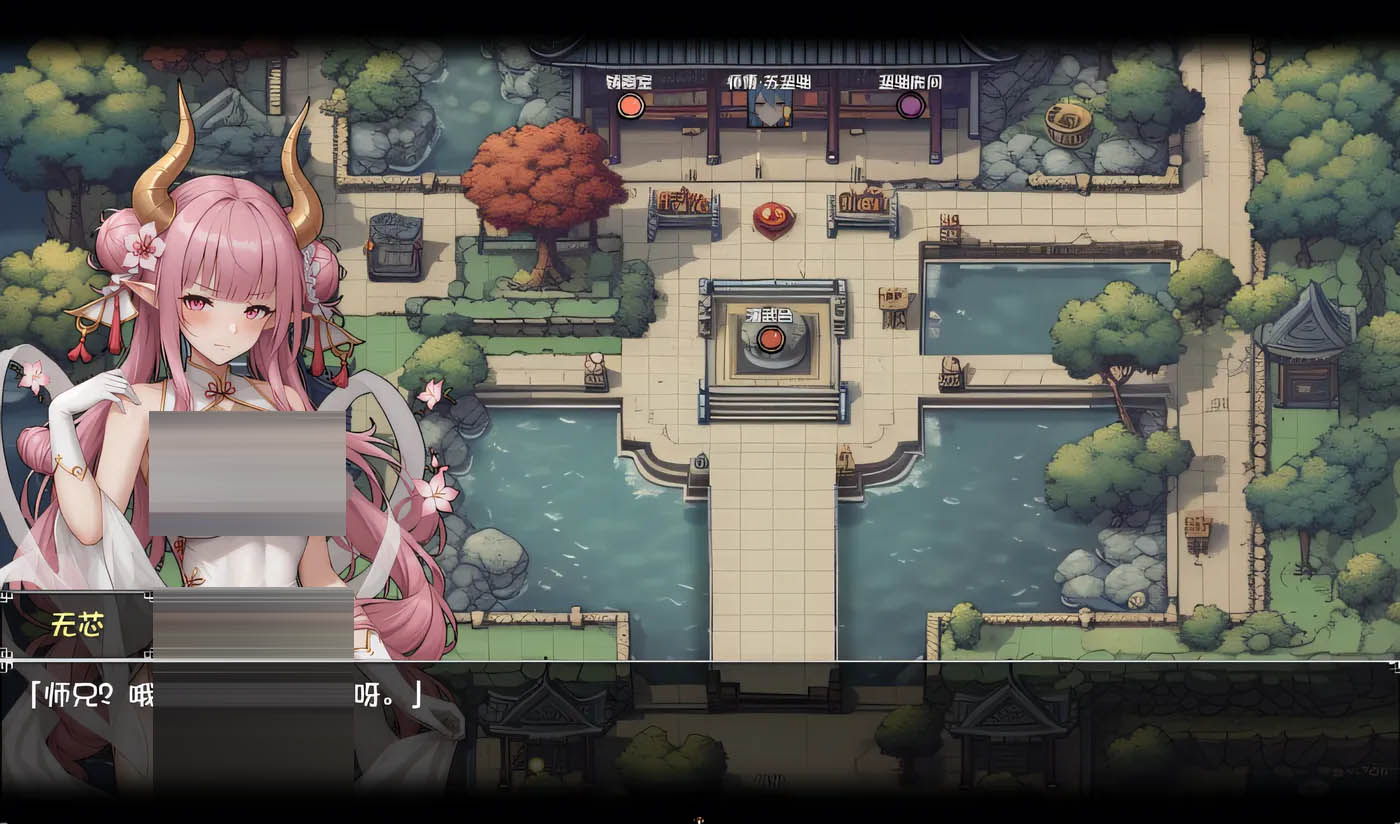Choose the purple room marker under the pavilion roof
Viewport: 1400px width, 824px height.
click(910, 105)
